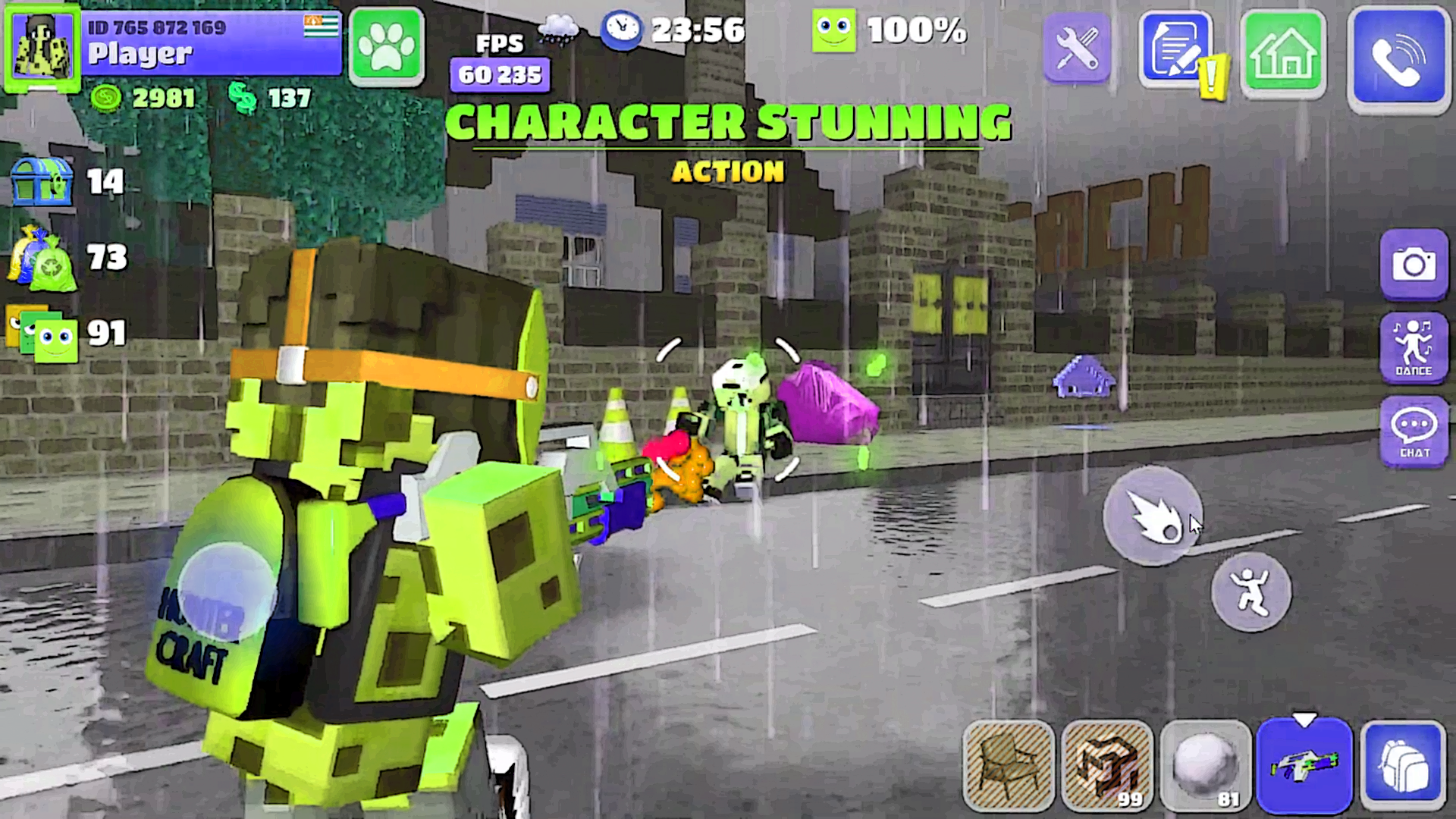The image size is (1456, 819).
Task: Open the flag icon on the player card
Action: pyautogui.click(x=322, y=27)
